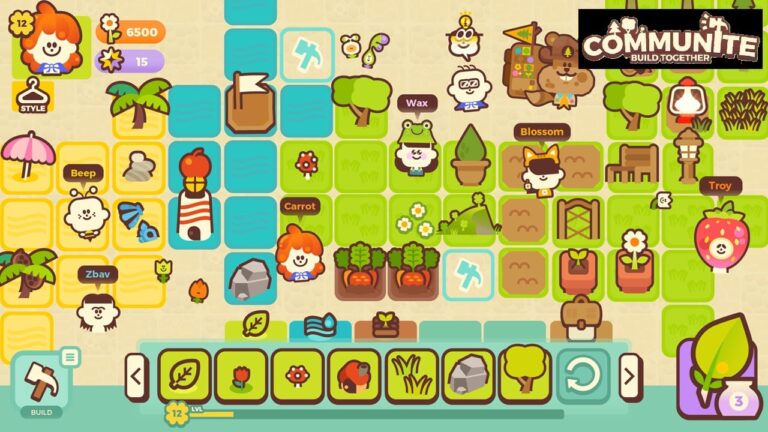
Task: Click the red-haired player avatar portrait
Action: click(44, 42)
